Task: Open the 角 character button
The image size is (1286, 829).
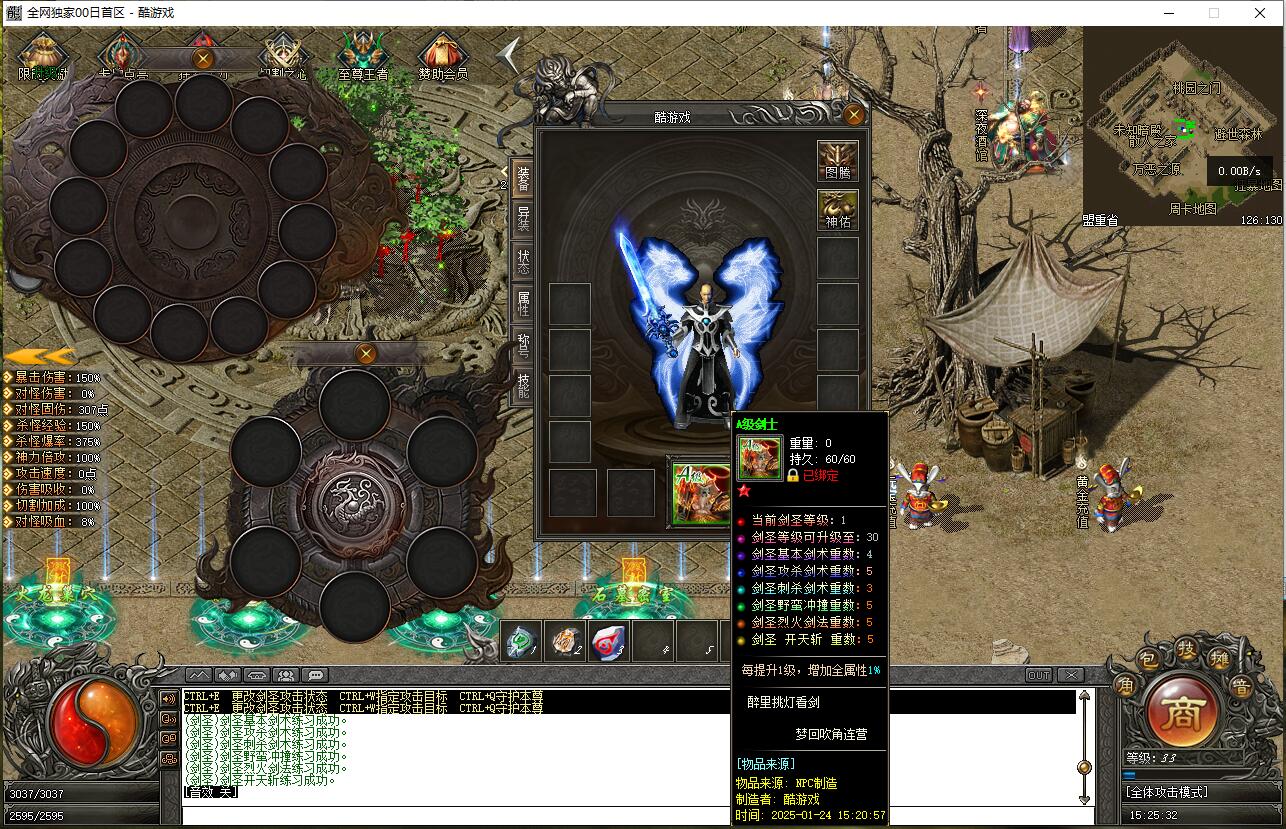Action: (1124, 686)
